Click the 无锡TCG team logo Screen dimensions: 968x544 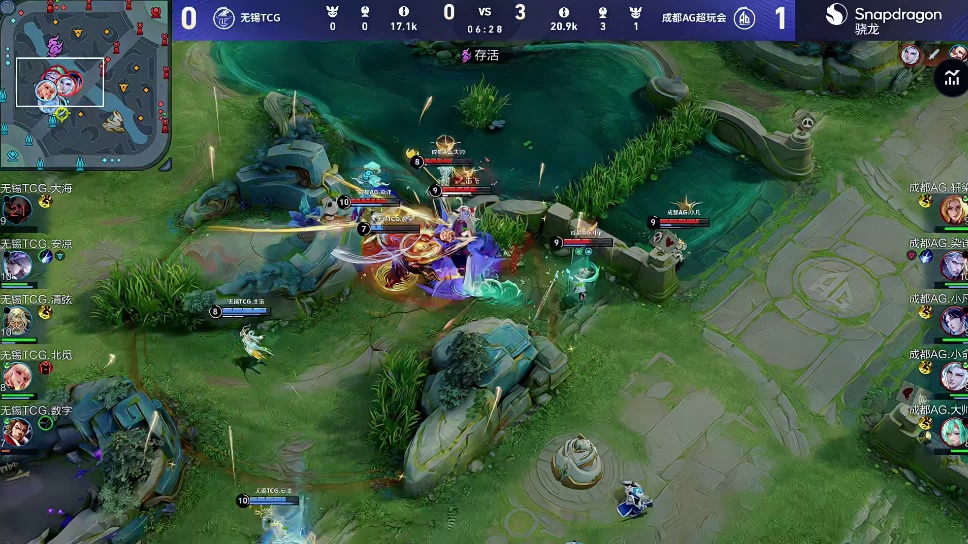[223, 16]
